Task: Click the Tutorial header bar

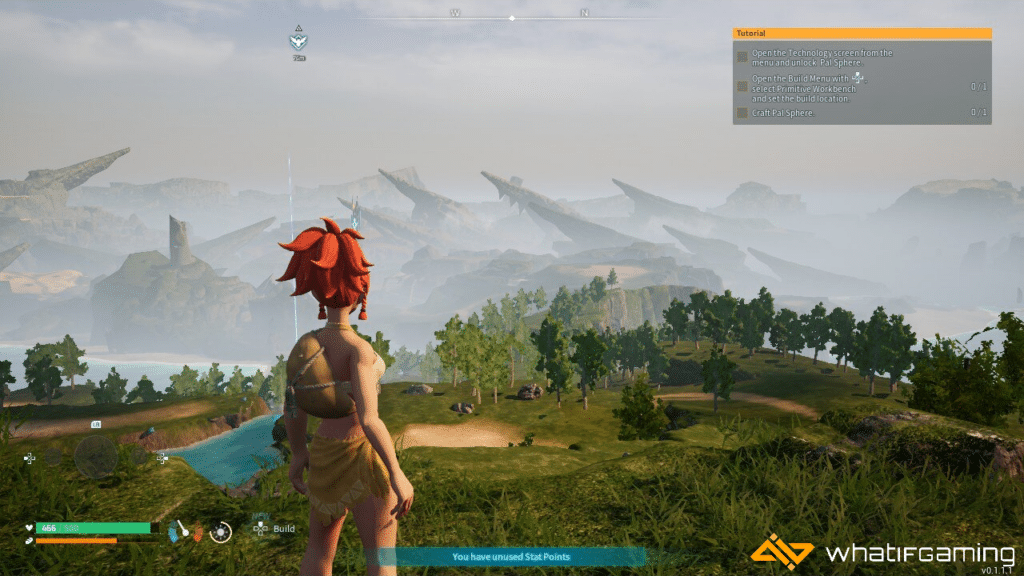Action: 862,33
